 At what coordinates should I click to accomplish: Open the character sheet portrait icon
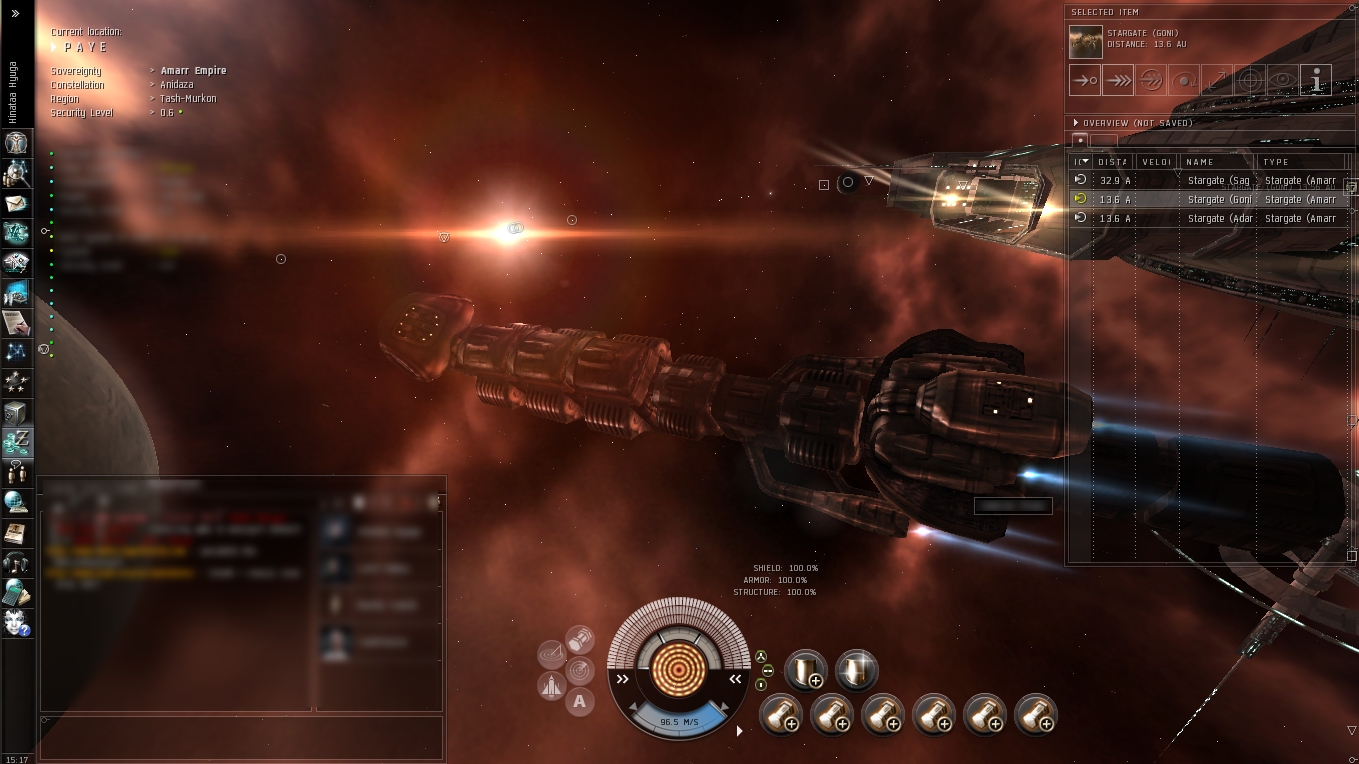(x=16, y=143)
